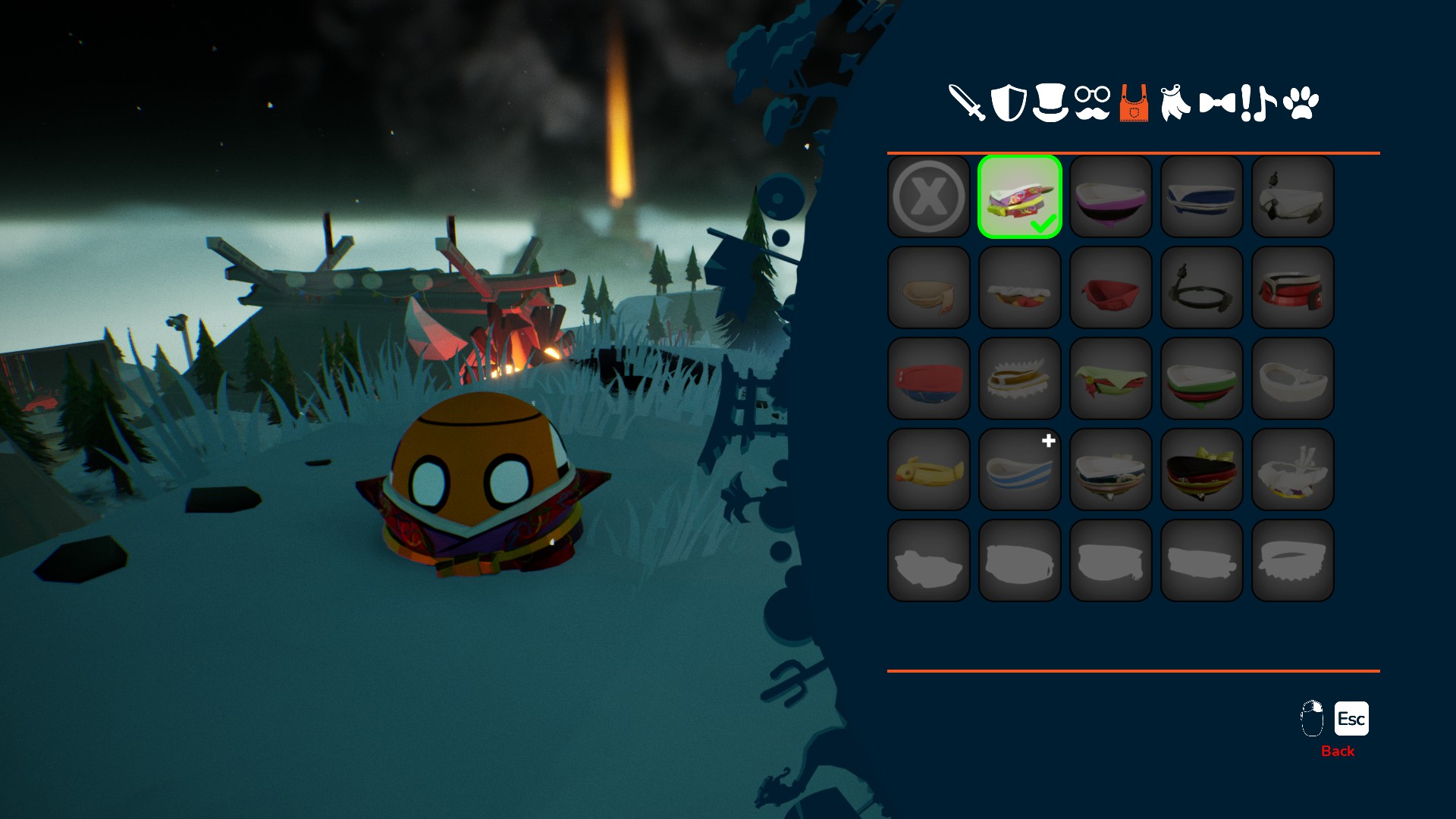Choose the blue striped outfit with plus
The width and height of the screenshot is (1456, 819).
click(x=1020, y=470)
